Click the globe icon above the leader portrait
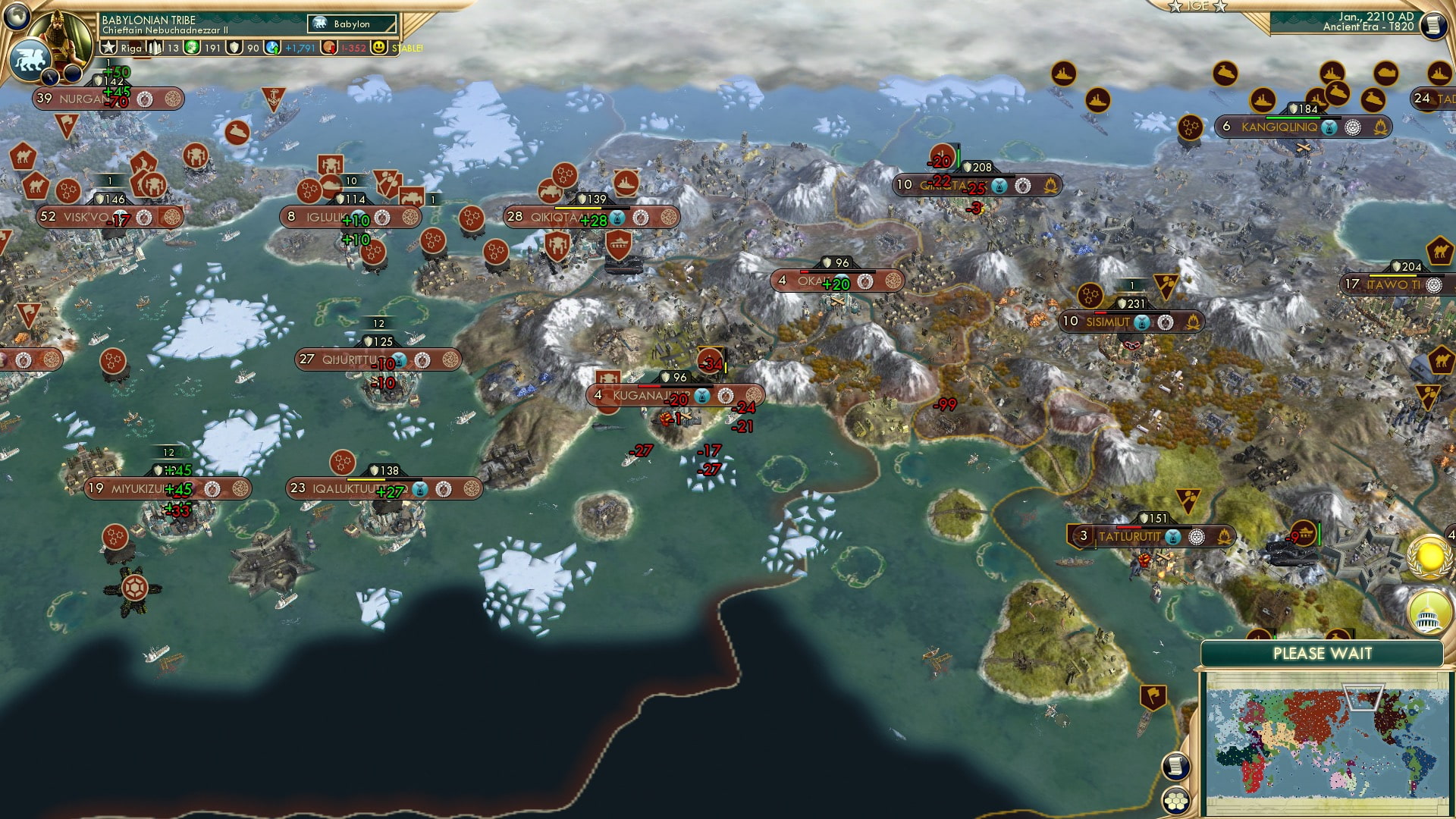Viewport: 1456px width, 819px height. 17,15
